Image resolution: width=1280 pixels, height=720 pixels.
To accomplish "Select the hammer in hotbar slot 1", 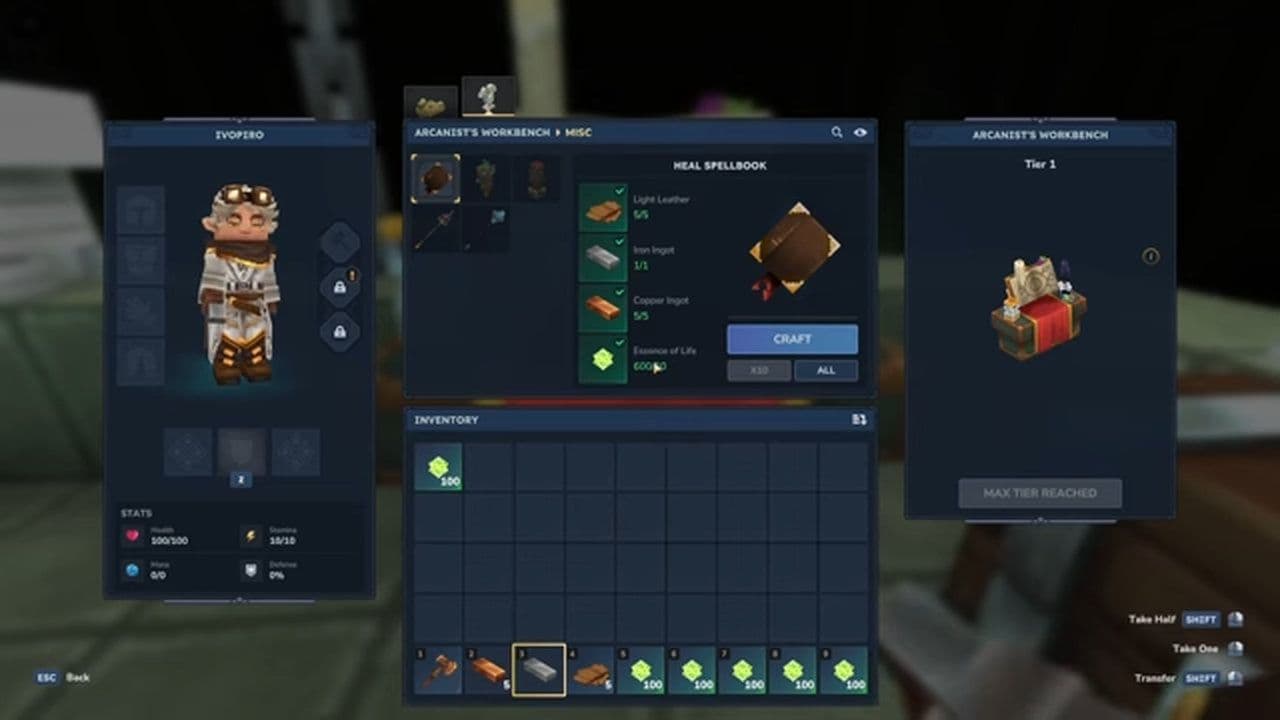I will (x=440, y=668).
